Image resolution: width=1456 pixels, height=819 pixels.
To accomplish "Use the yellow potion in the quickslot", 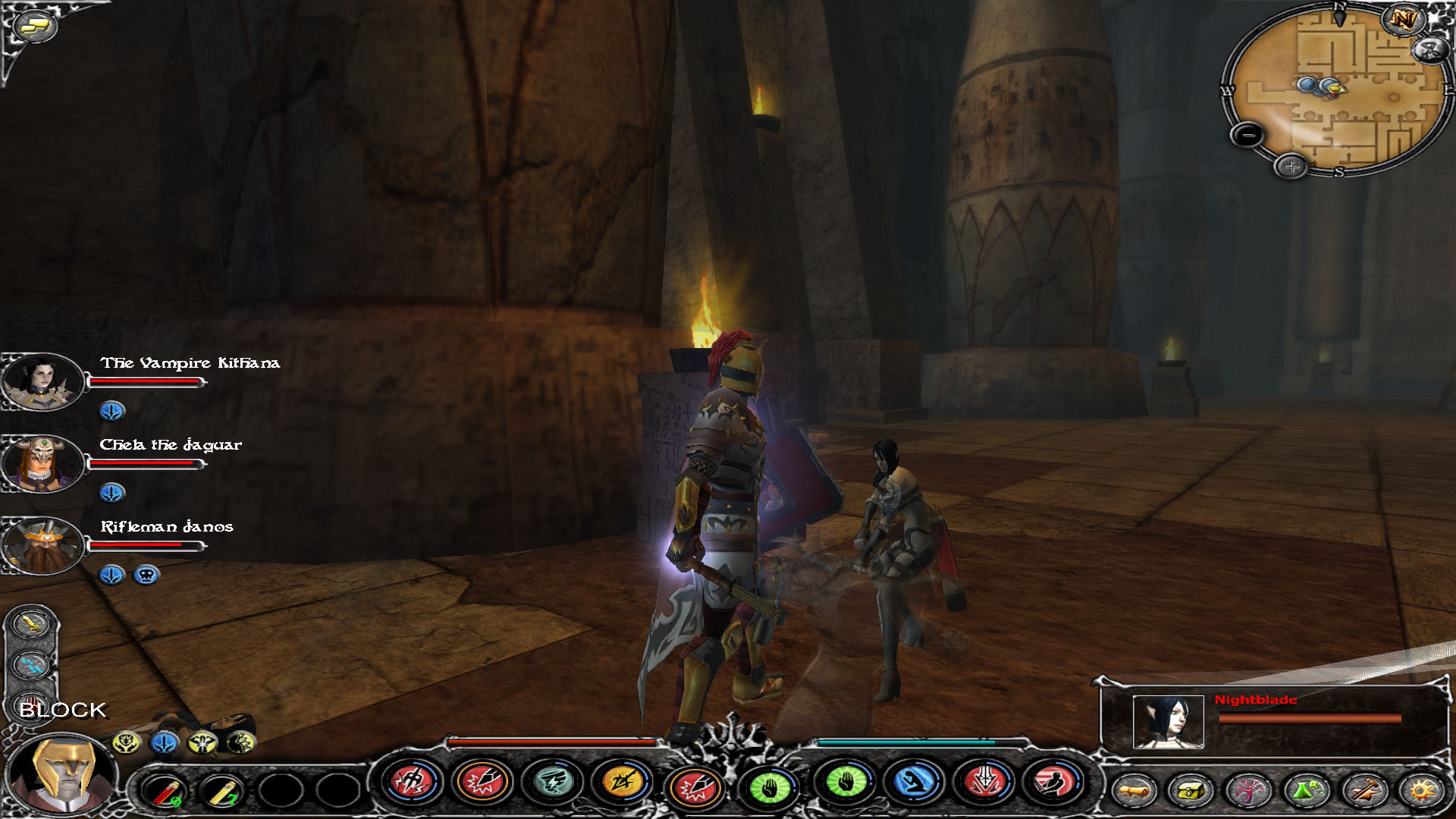I will click(x=221, y=790).
